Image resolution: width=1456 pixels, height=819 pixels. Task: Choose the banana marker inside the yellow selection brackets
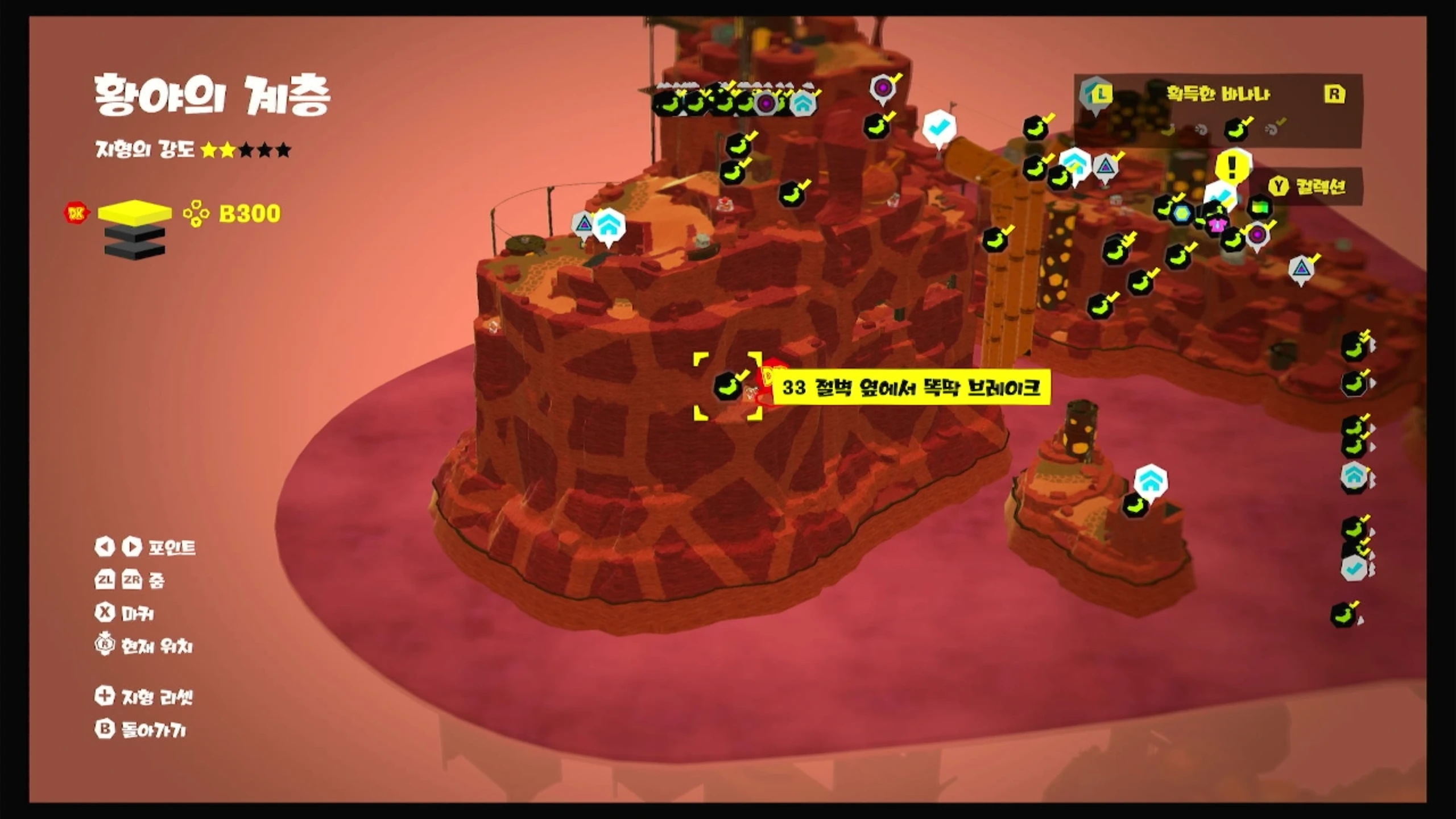point(727,386)
